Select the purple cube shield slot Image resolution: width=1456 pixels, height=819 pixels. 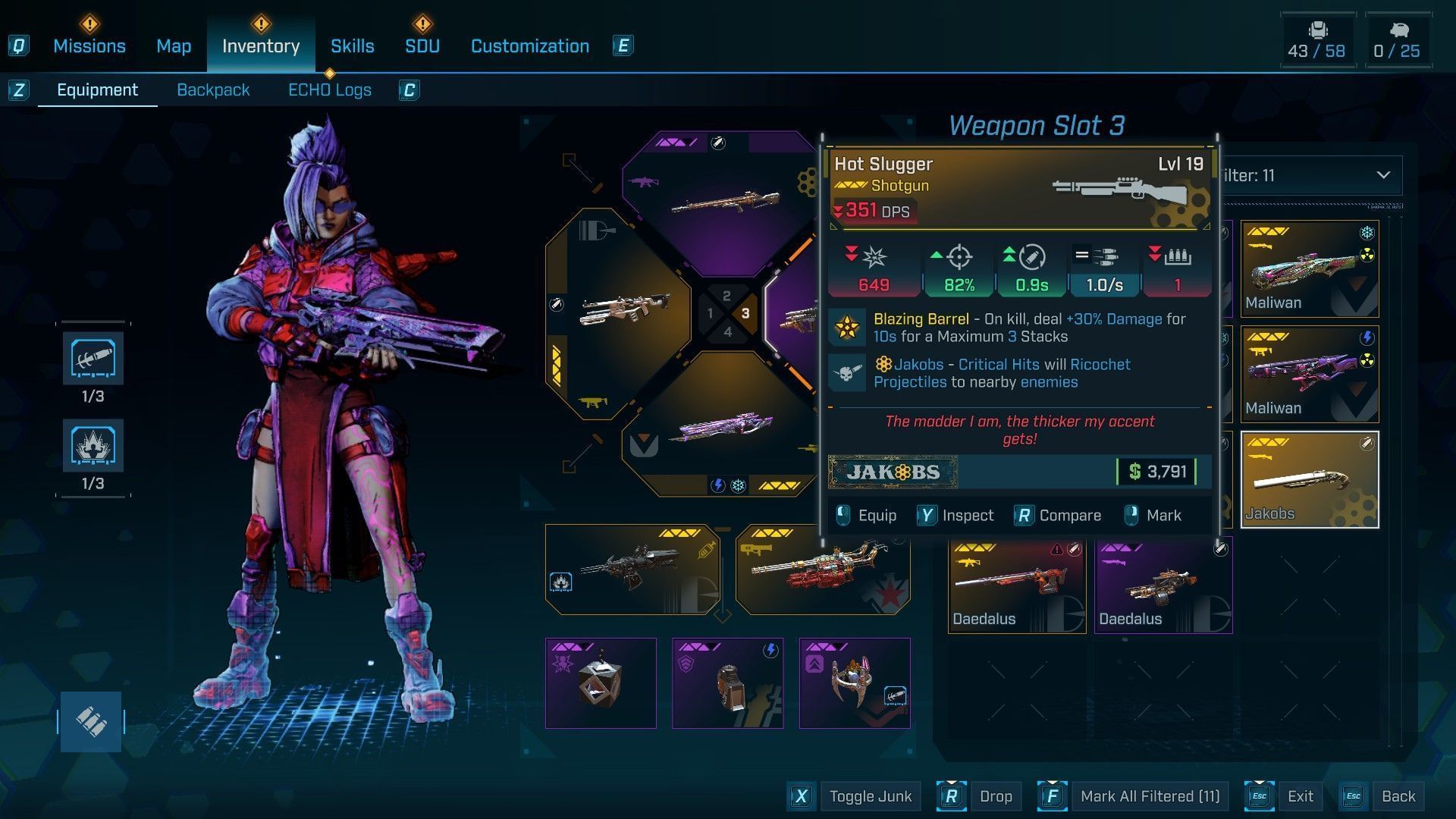pos(601,683)
